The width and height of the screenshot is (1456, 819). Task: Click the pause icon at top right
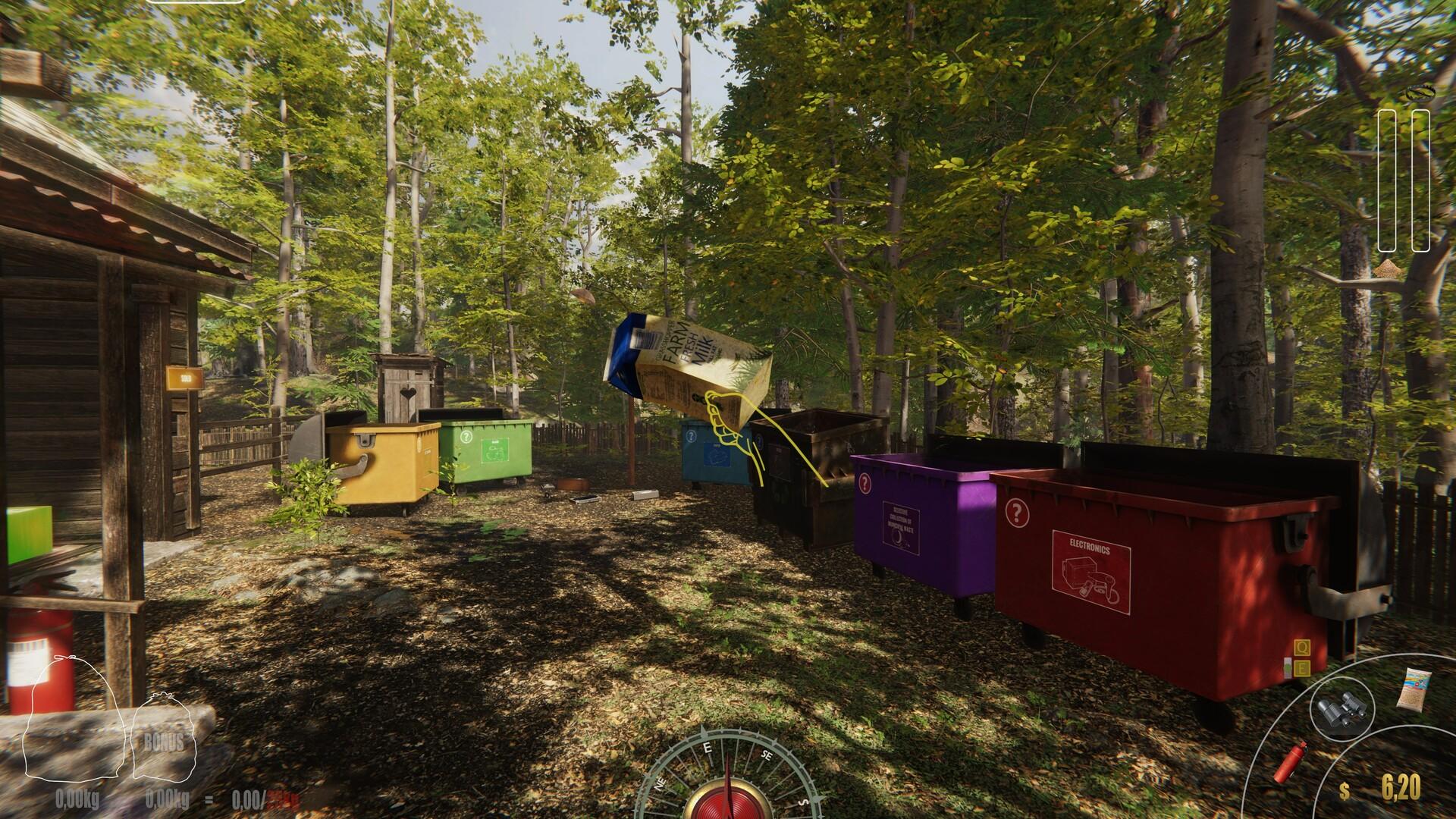coord(1405,179)
